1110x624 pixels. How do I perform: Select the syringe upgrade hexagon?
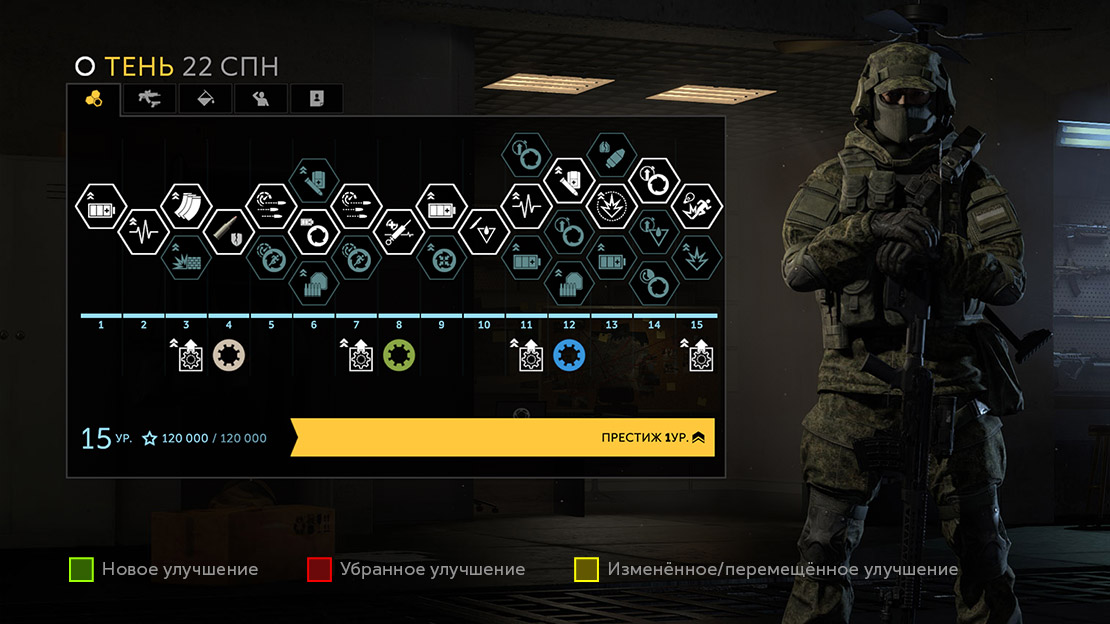[399, 232]
